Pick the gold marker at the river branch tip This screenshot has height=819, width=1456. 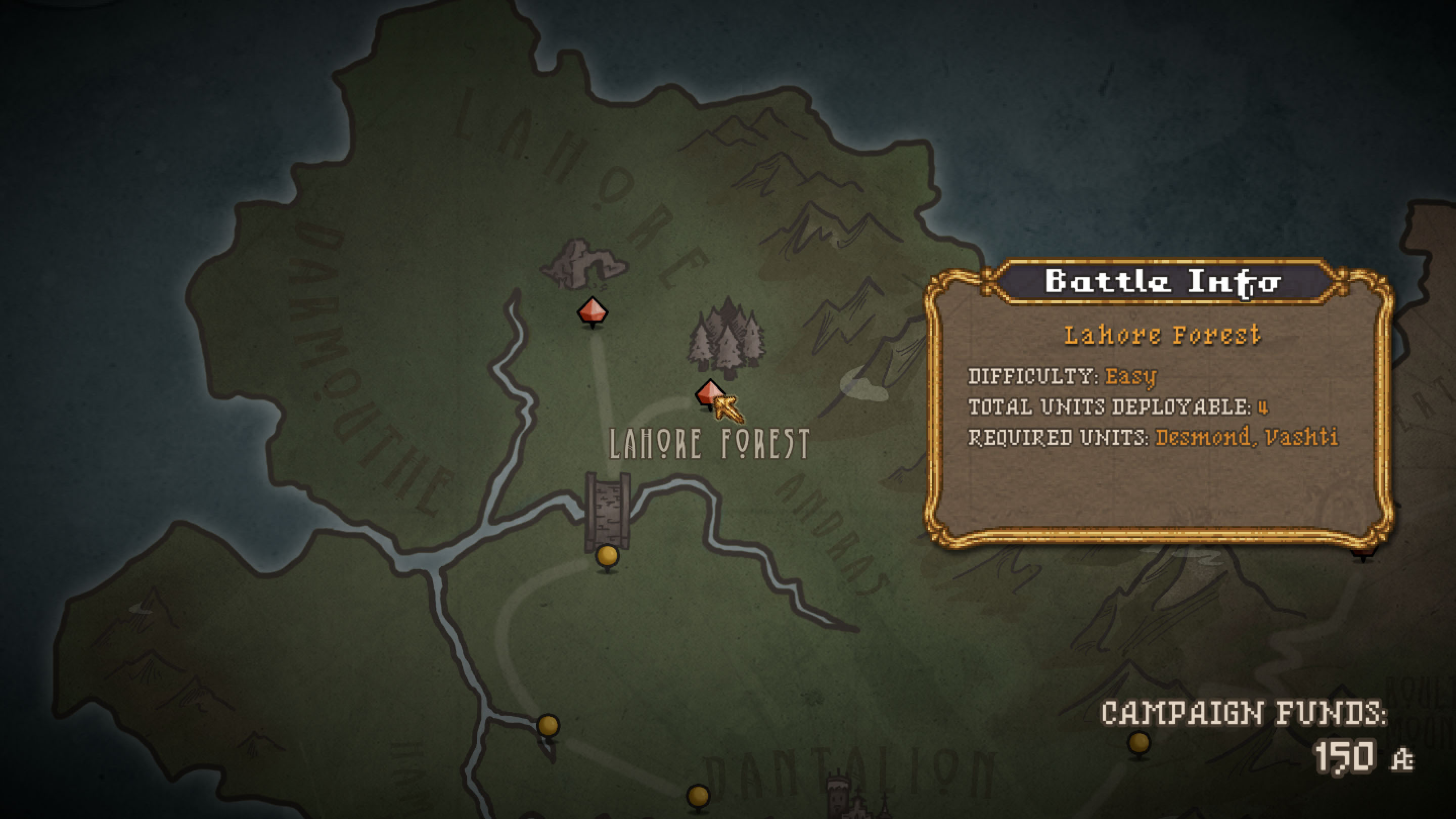click(548, 725)
